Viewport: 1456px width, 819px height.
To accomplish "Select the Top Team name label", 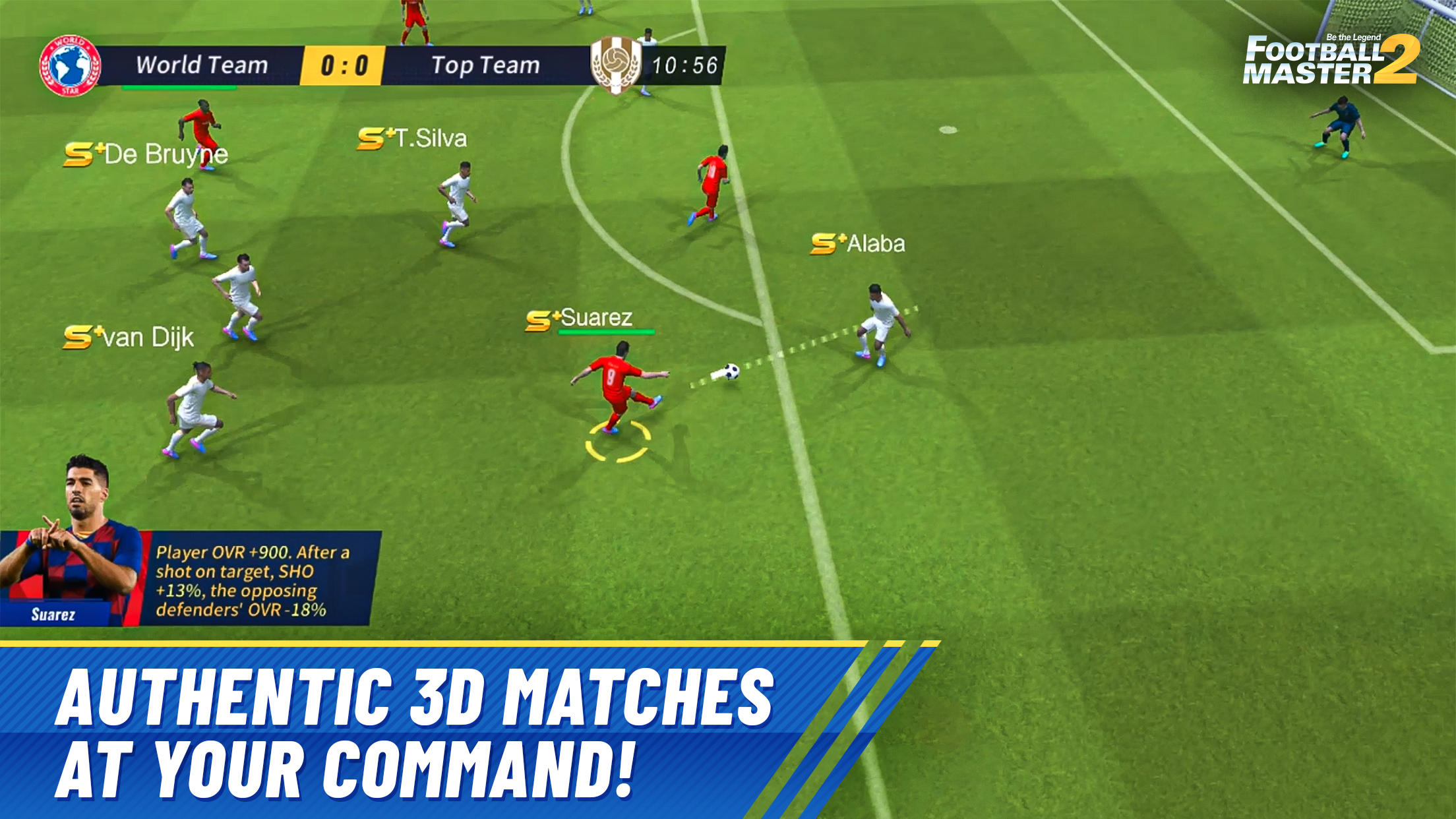I will [x=487, y=64].
